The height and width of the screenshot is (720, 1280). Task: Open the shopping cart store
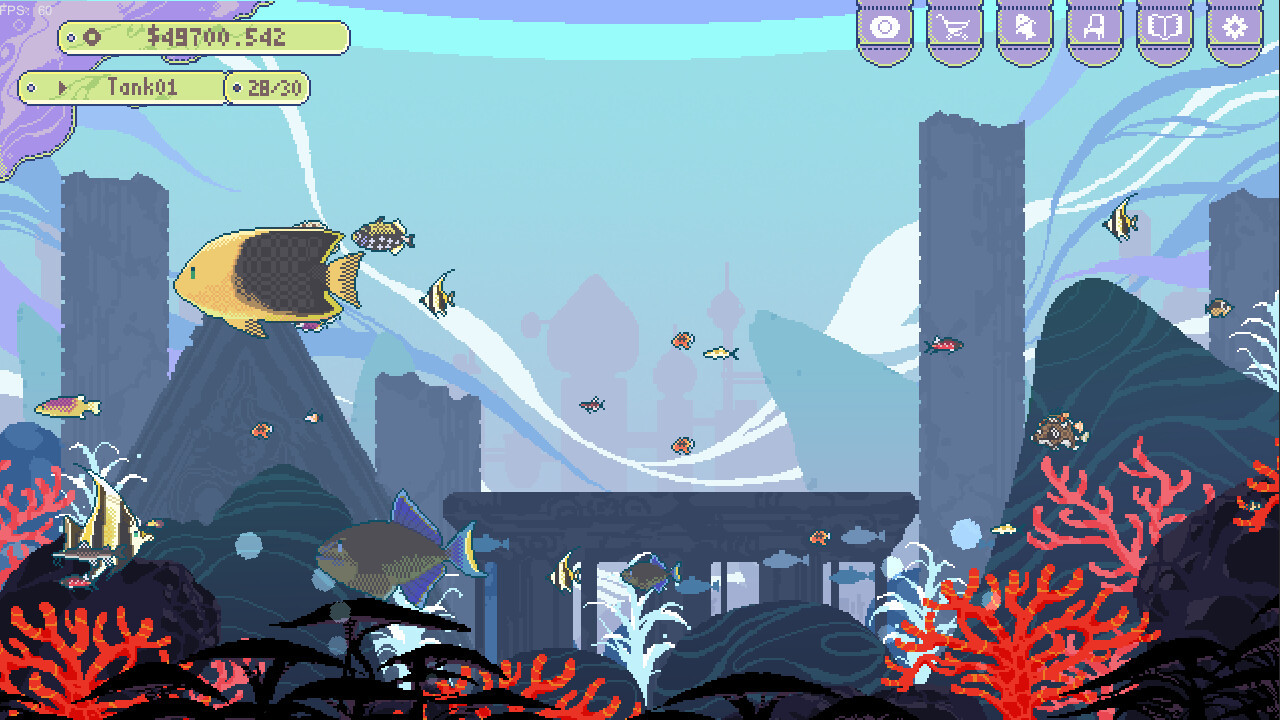(x=954, y=27)
